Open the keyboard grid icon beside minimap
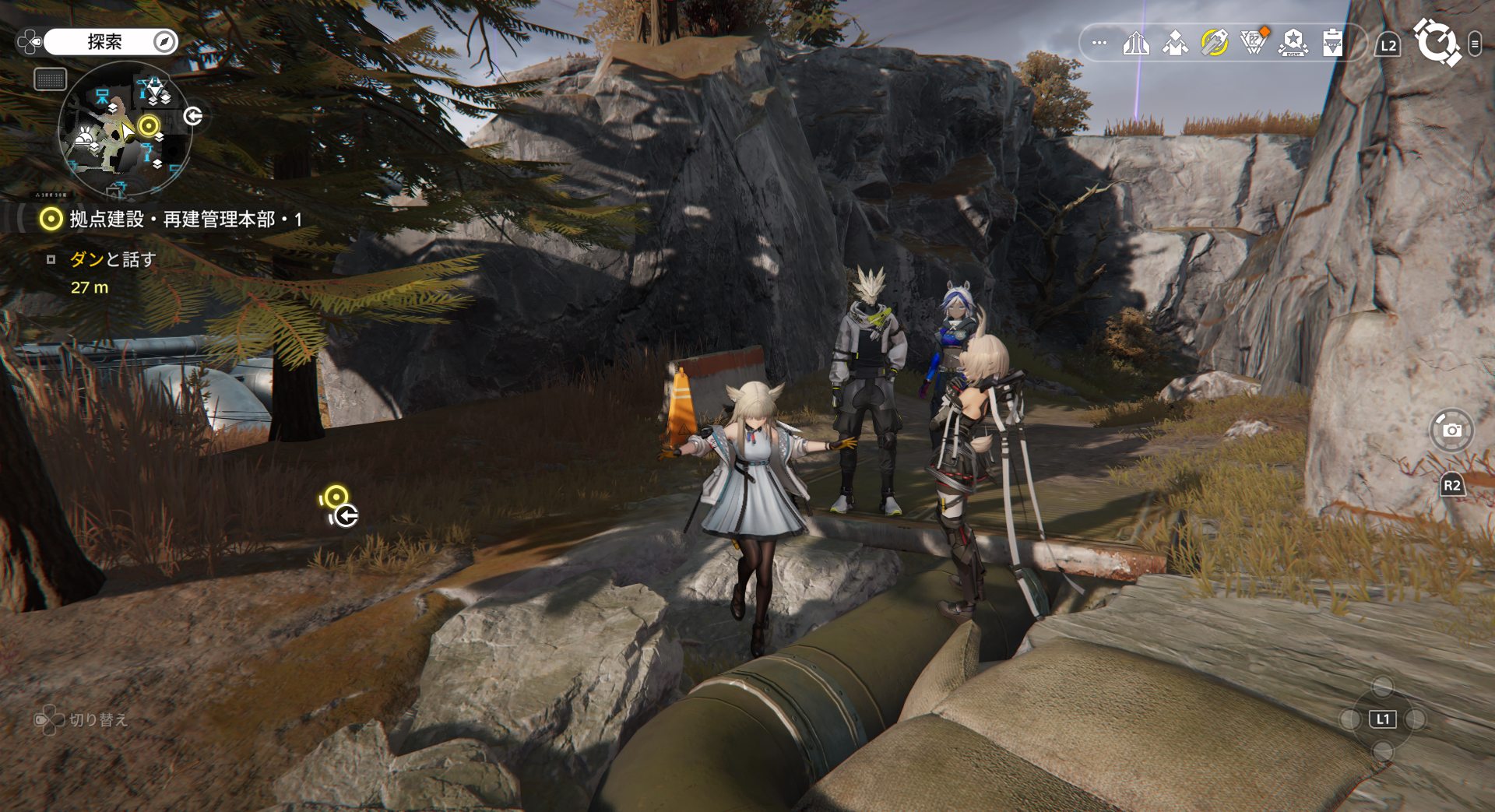1495x812 pixels. point(51,79)
